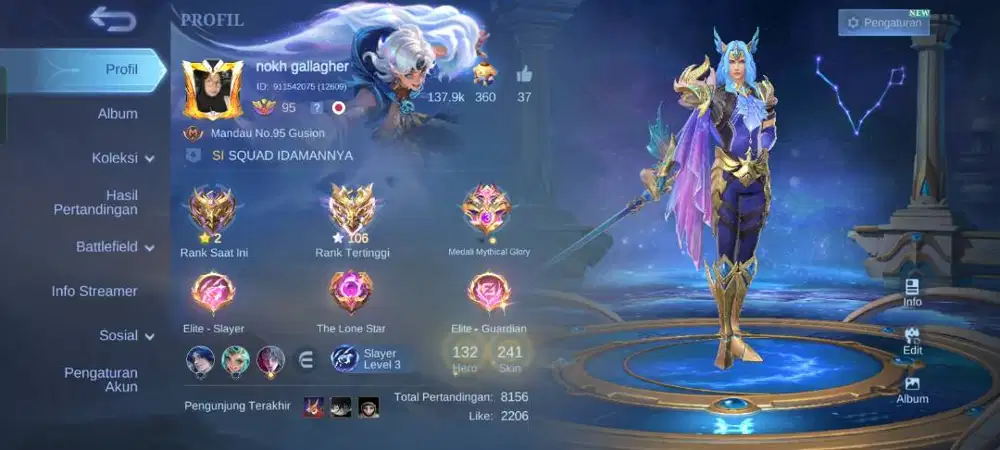Open the Album tab in sidebar

click(118, 114)
